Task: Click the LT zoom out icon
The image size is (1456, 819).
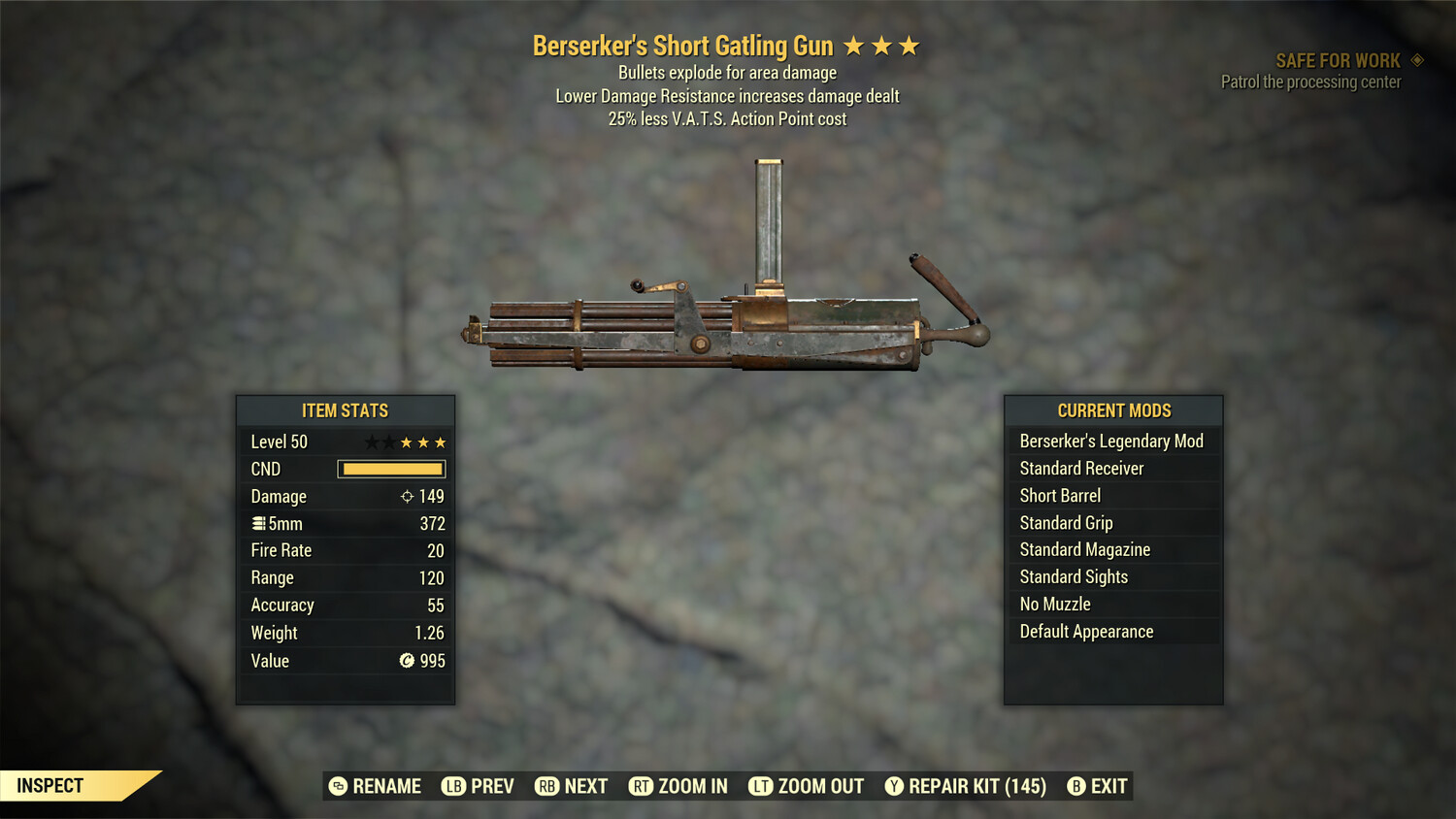Action: coord(762,786)
